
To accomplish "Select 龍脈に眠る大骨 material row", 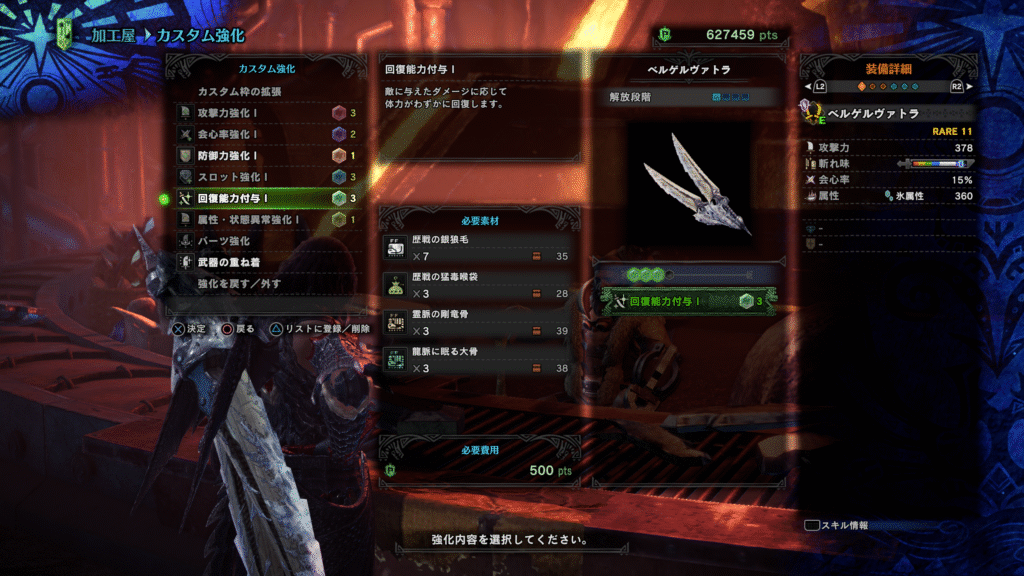I will click(x=479, y=360).
